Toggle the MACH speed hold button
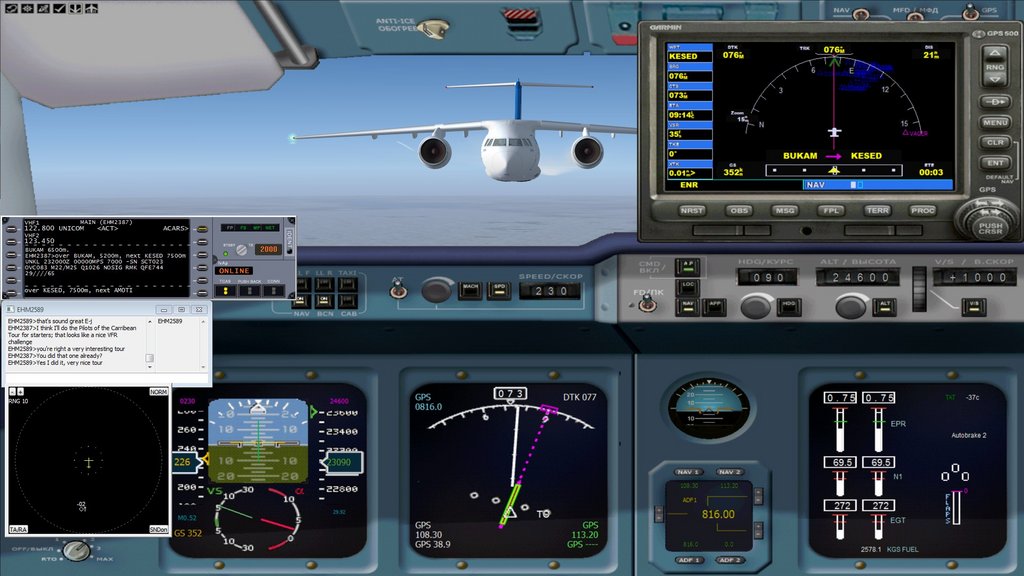This screenshot has width=1024, height=576. (x=469, y=289)
